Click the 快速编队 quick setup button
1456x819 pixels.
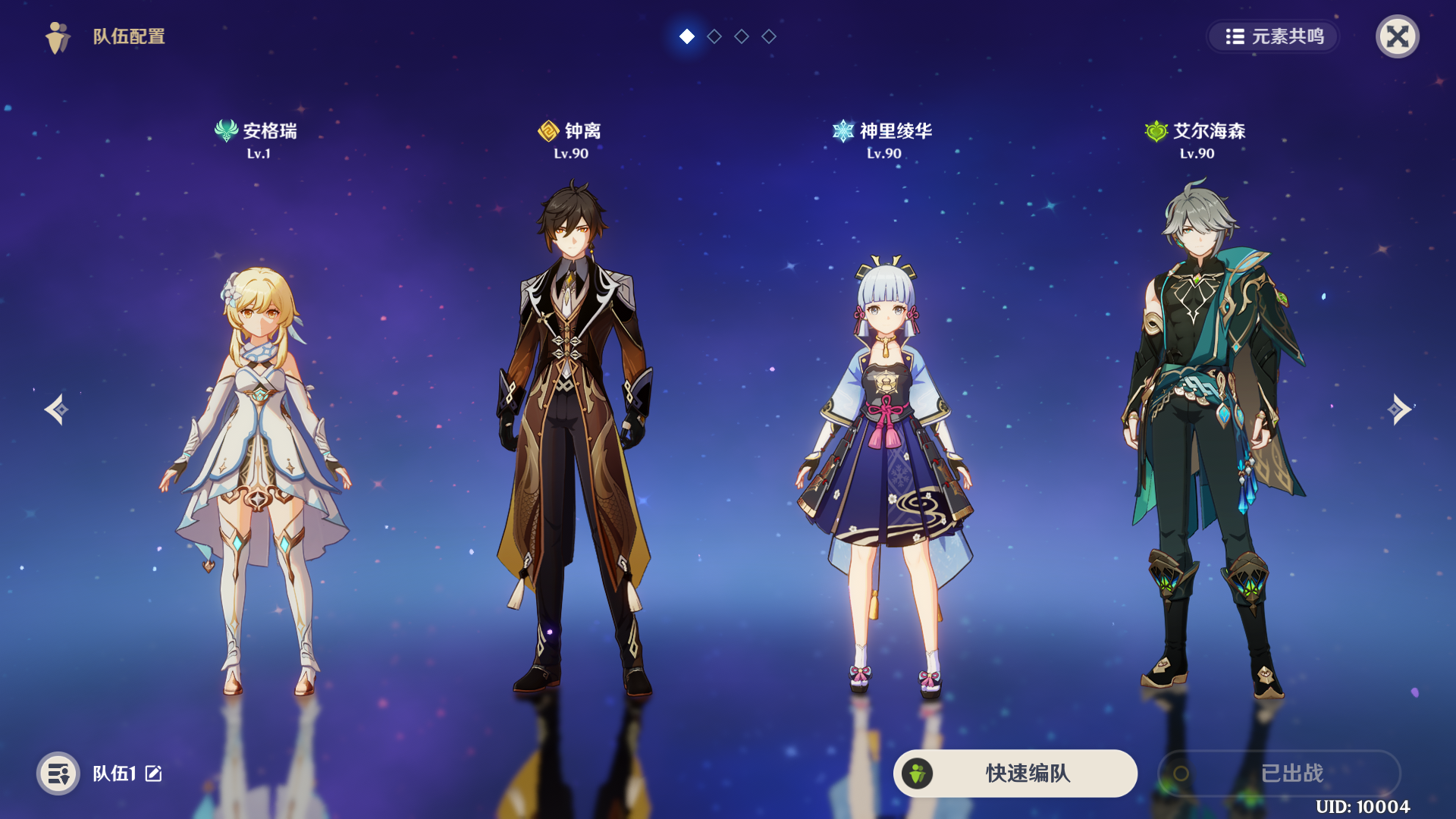[x=1015, y=773]
